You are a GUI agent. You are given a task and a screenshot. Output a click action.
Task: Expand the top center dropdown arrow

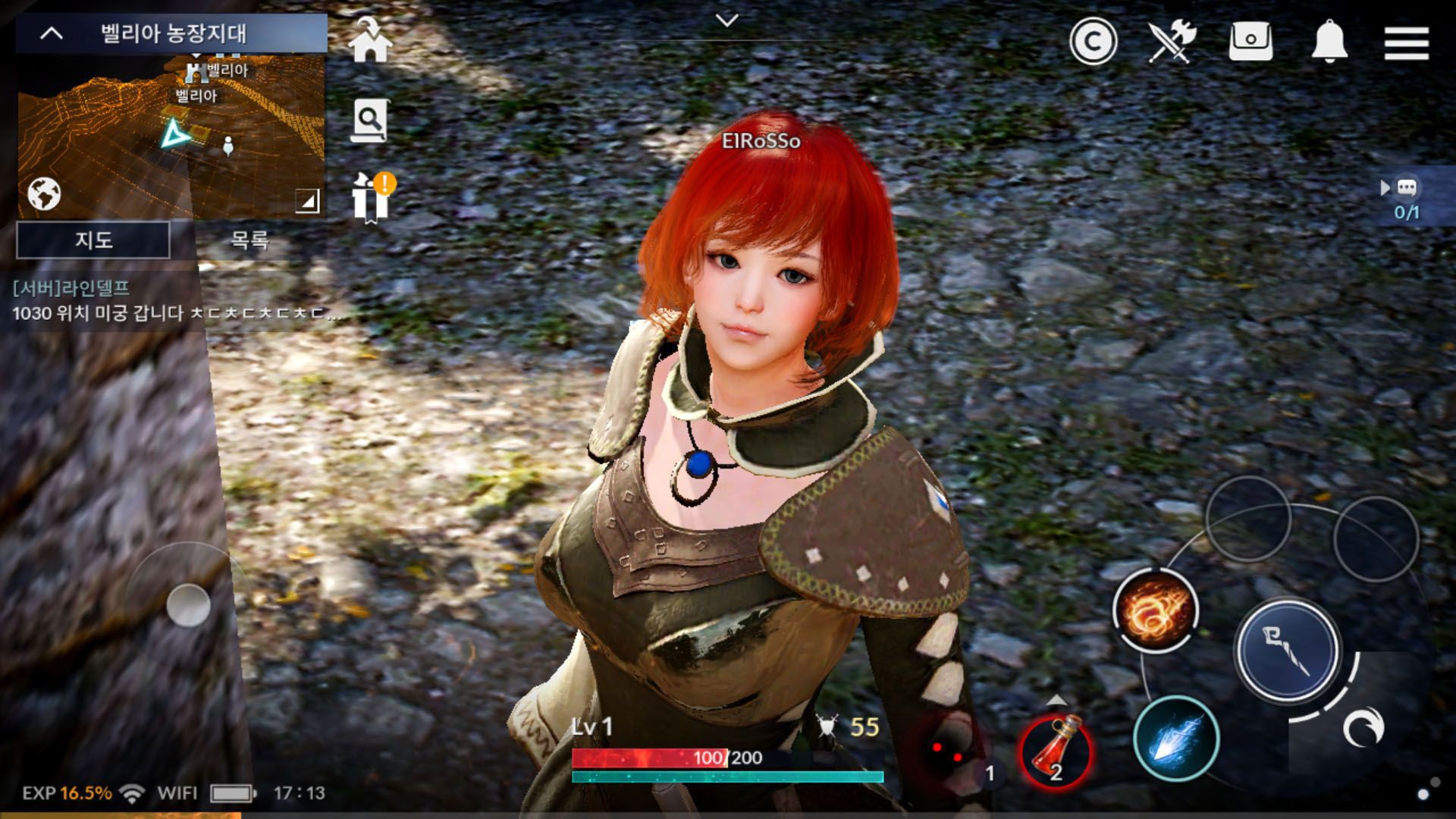726,21
